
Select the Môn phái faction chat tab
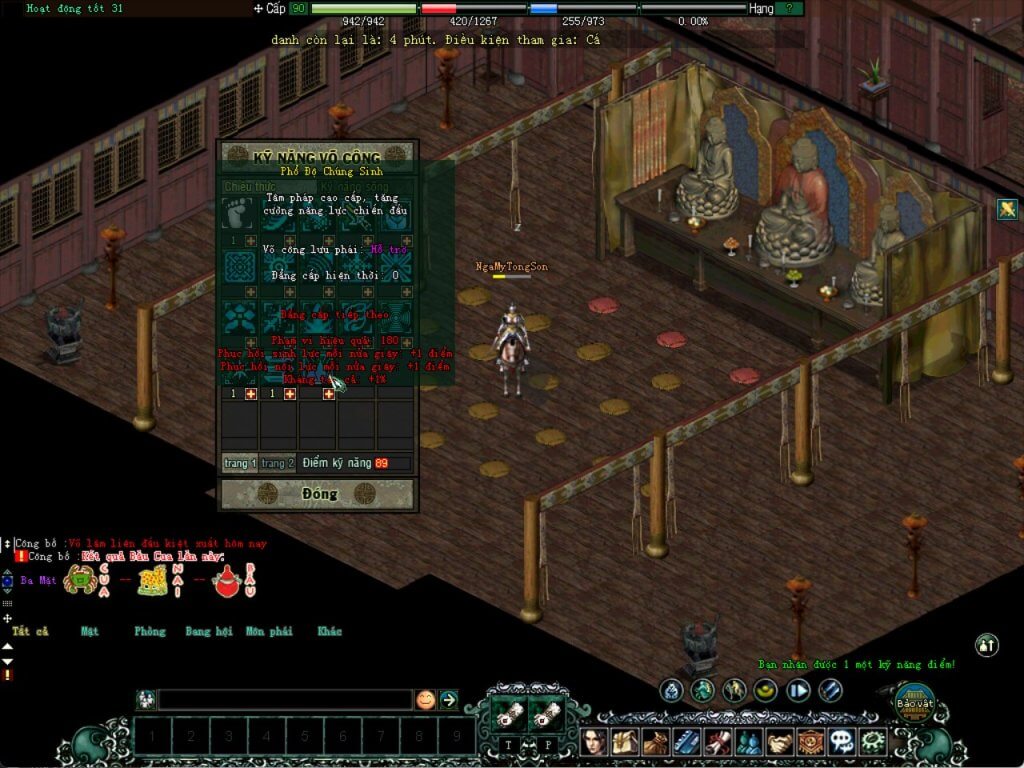(x=269, y=631)
